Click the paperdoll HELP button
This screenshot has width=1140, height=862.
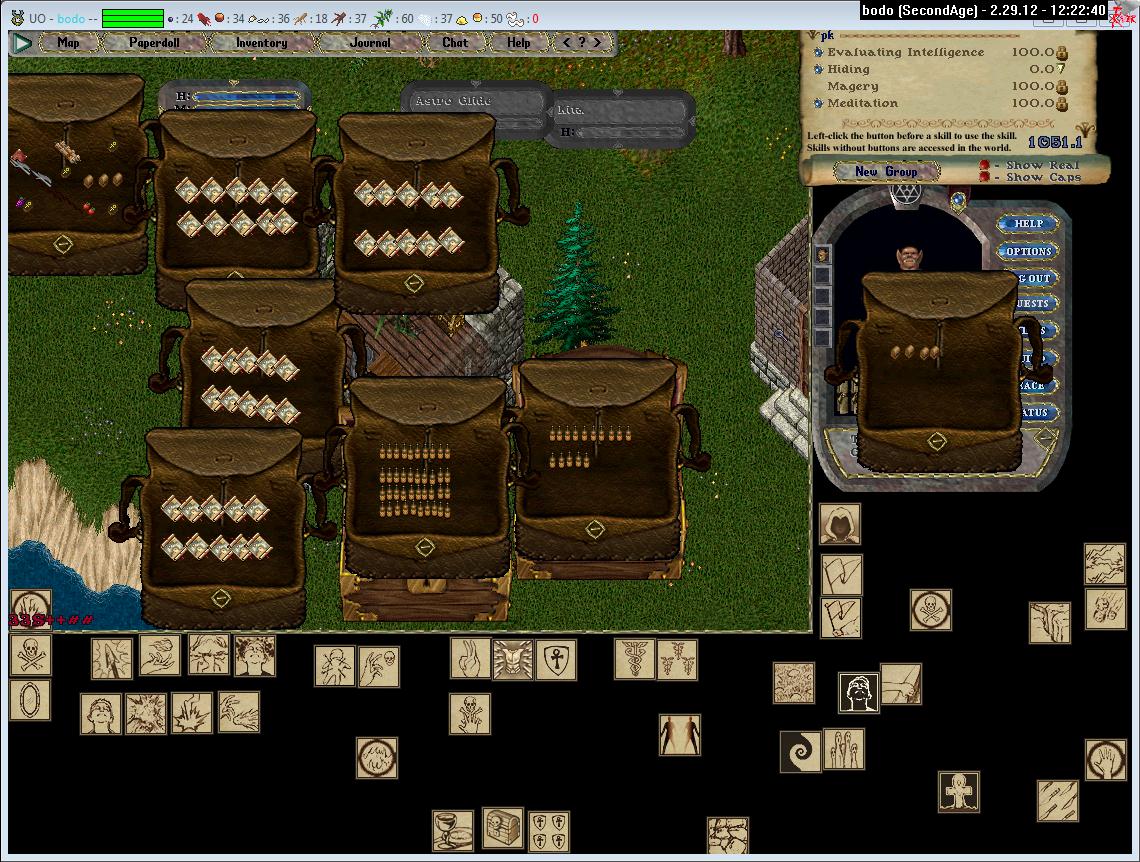click(x=1028, y=224)
